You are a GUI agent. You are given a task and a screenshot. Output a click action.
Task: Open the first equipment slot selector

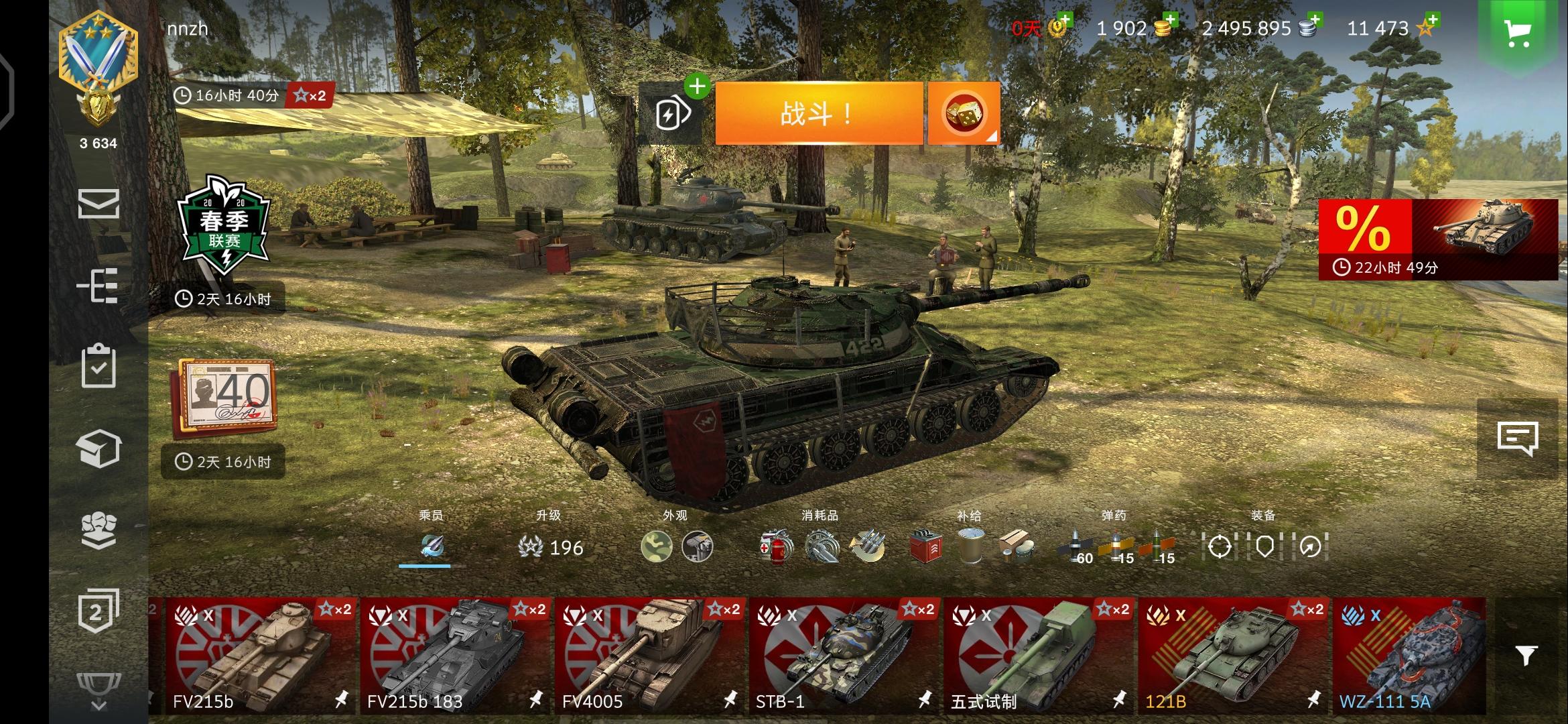[x=1221, y=546]
